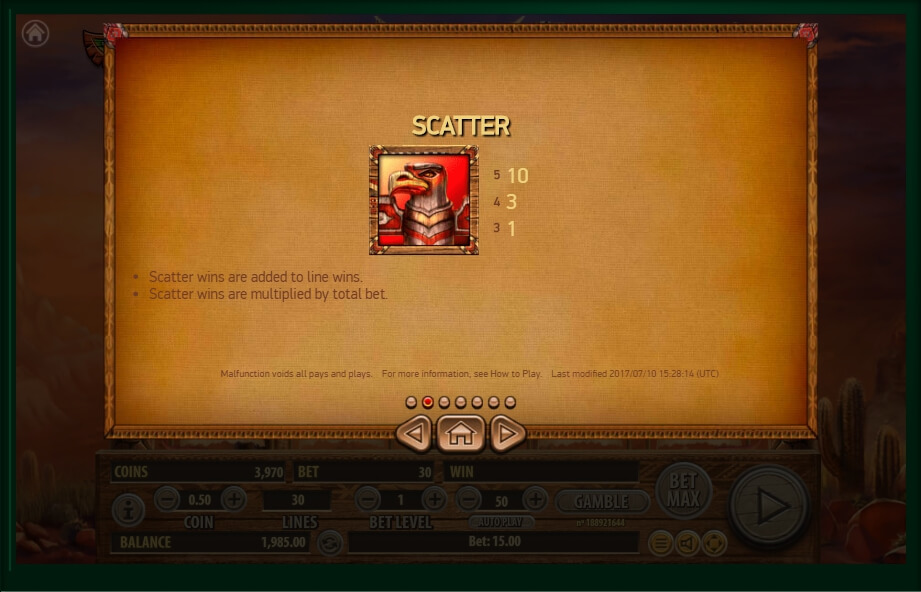Advance to the next paytable page

(507, 434)
